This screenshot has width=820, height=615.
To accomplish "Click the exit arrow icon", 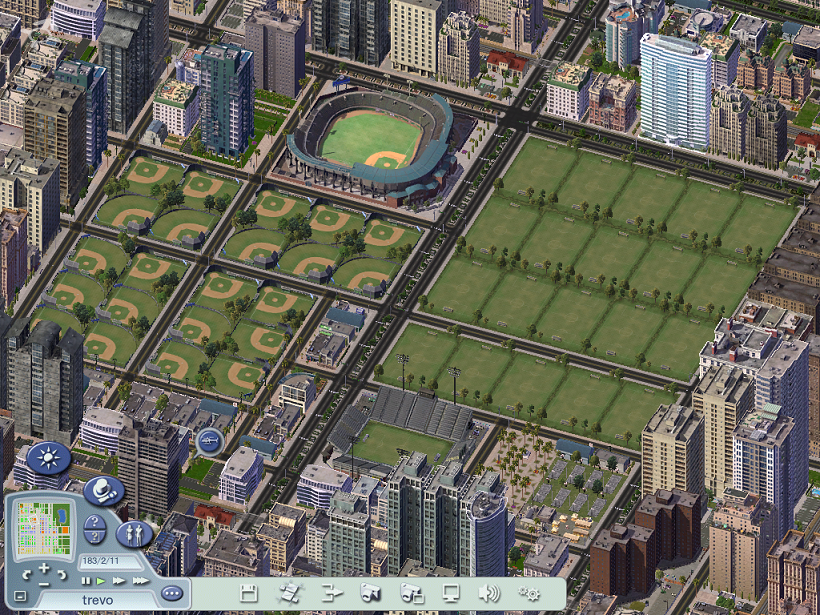I will (x=332, y=592).
